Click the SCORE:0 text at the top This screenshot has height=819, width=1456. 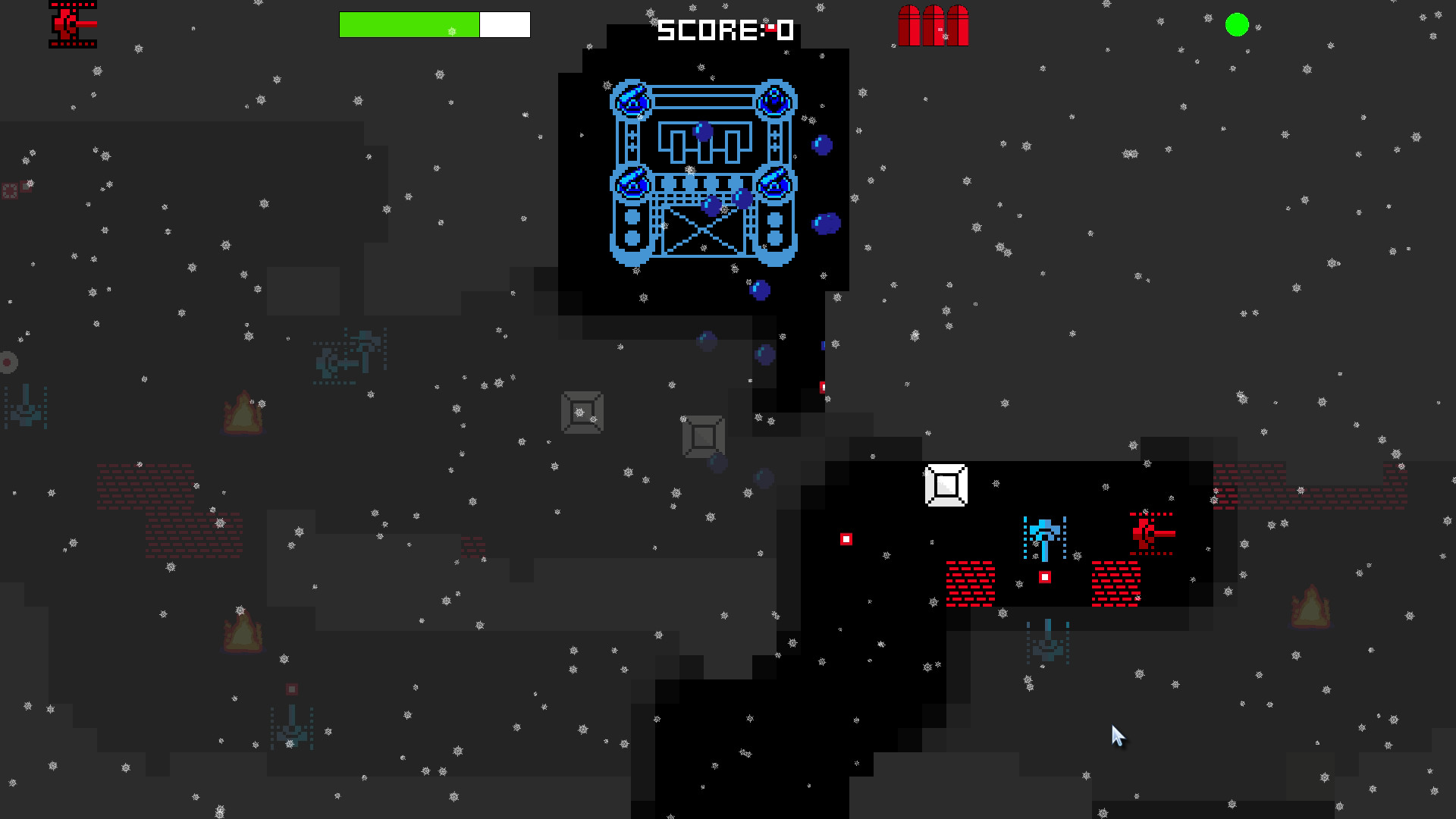click(x=724, y=30)
